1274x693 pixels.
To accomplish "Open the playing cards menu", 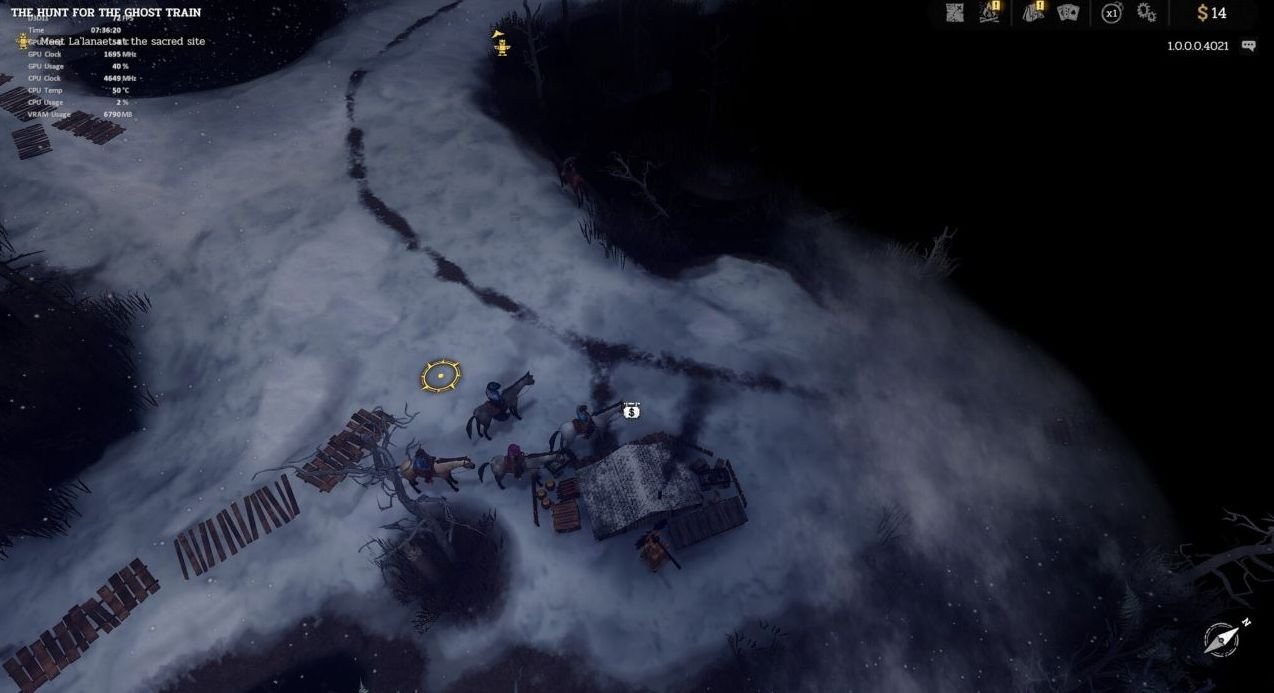I will (x=1068, y=13).
